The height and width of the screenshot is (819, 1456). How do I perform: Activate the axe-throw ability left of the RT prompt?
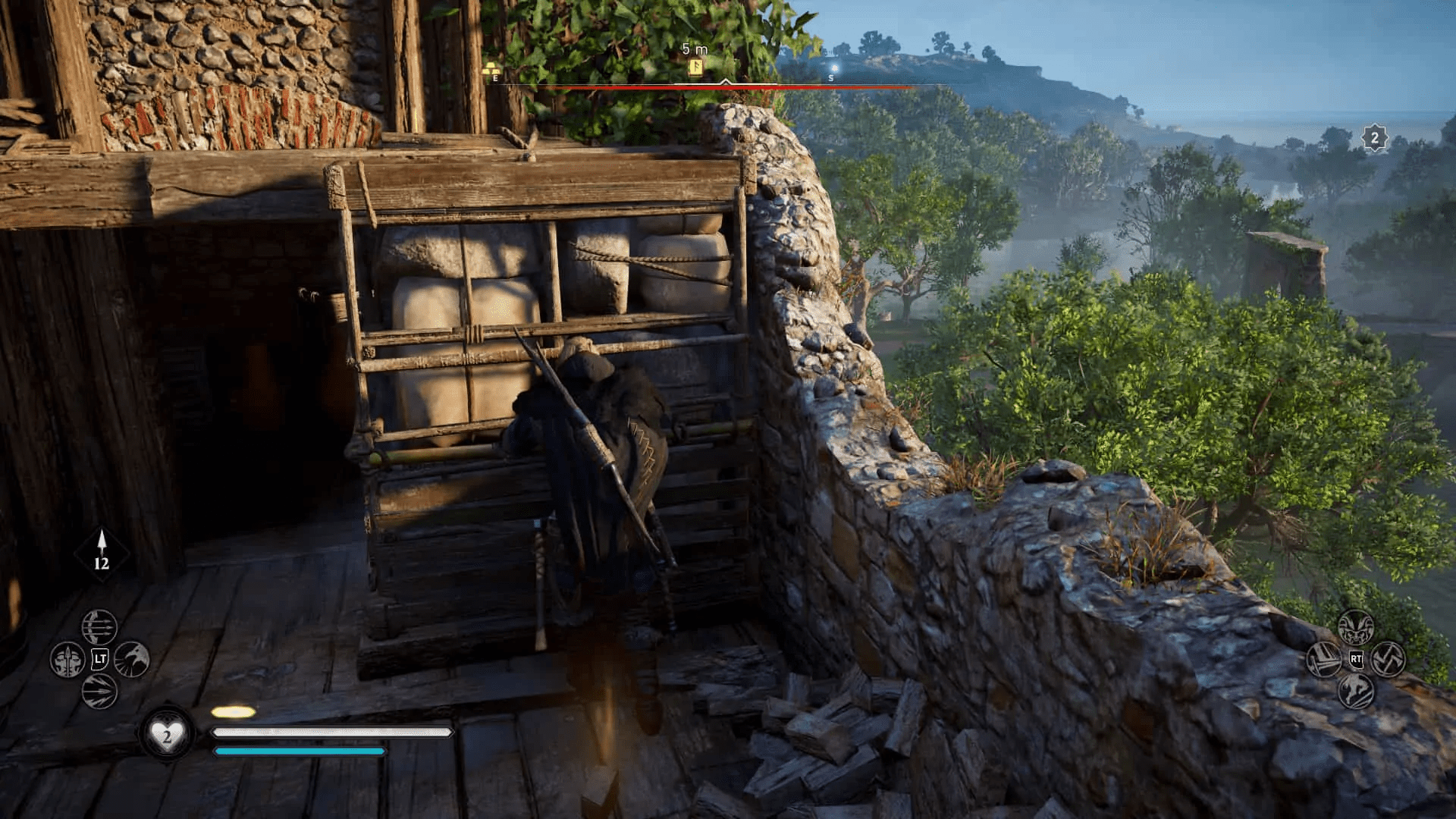click(1323, 660)
